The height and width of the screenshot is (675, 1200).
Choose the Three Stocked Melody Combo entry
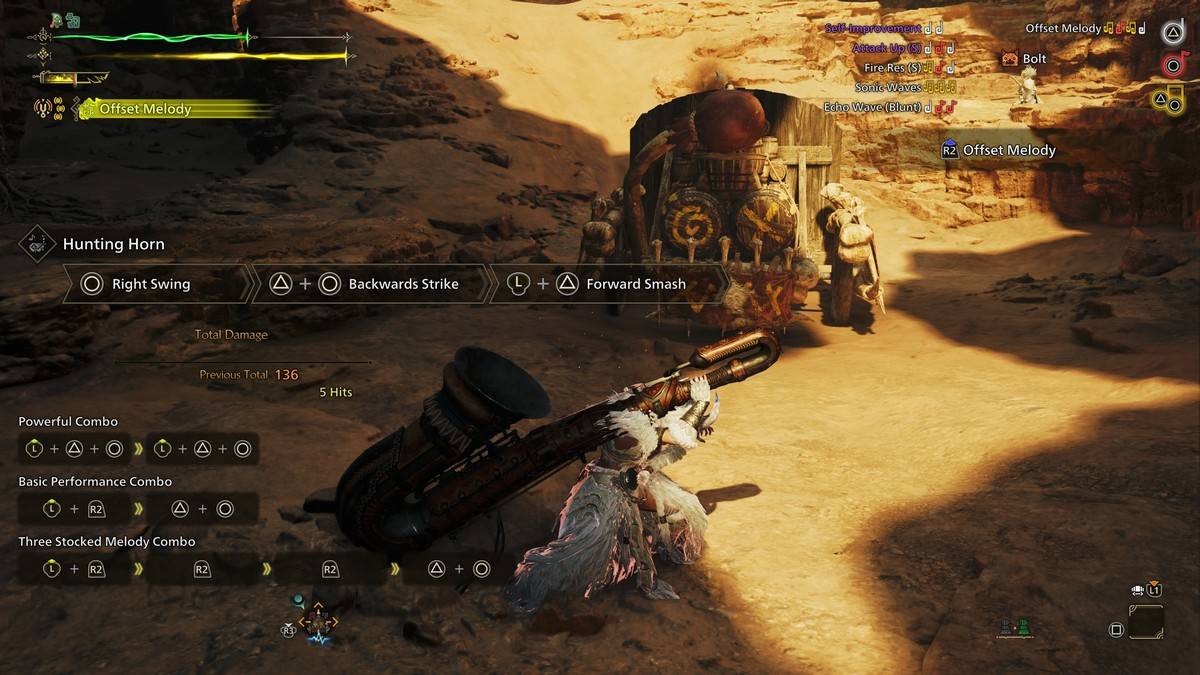coord(106,542)
